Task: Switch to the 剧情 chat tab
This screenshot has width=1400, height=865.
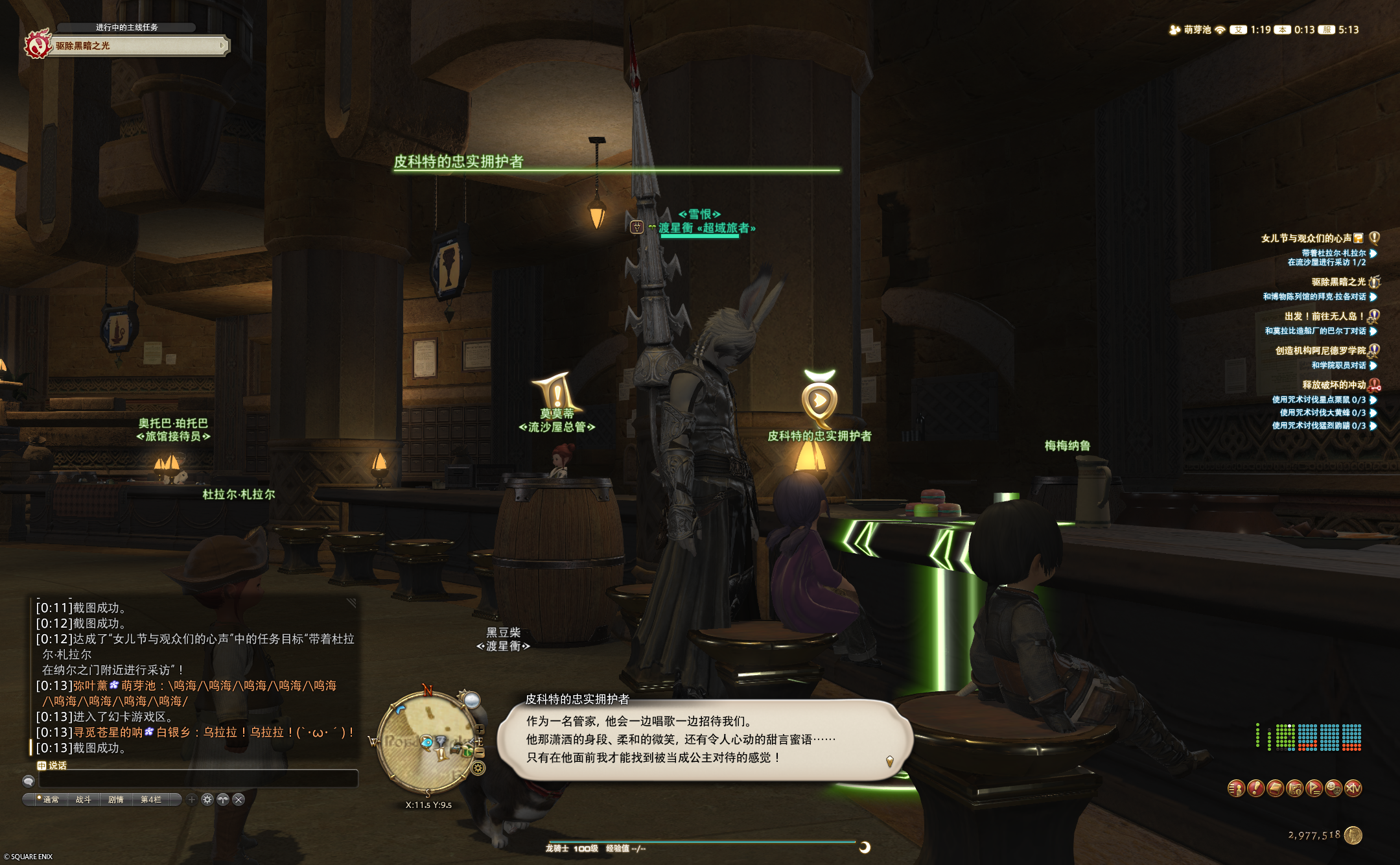Action: coord(116,800)
